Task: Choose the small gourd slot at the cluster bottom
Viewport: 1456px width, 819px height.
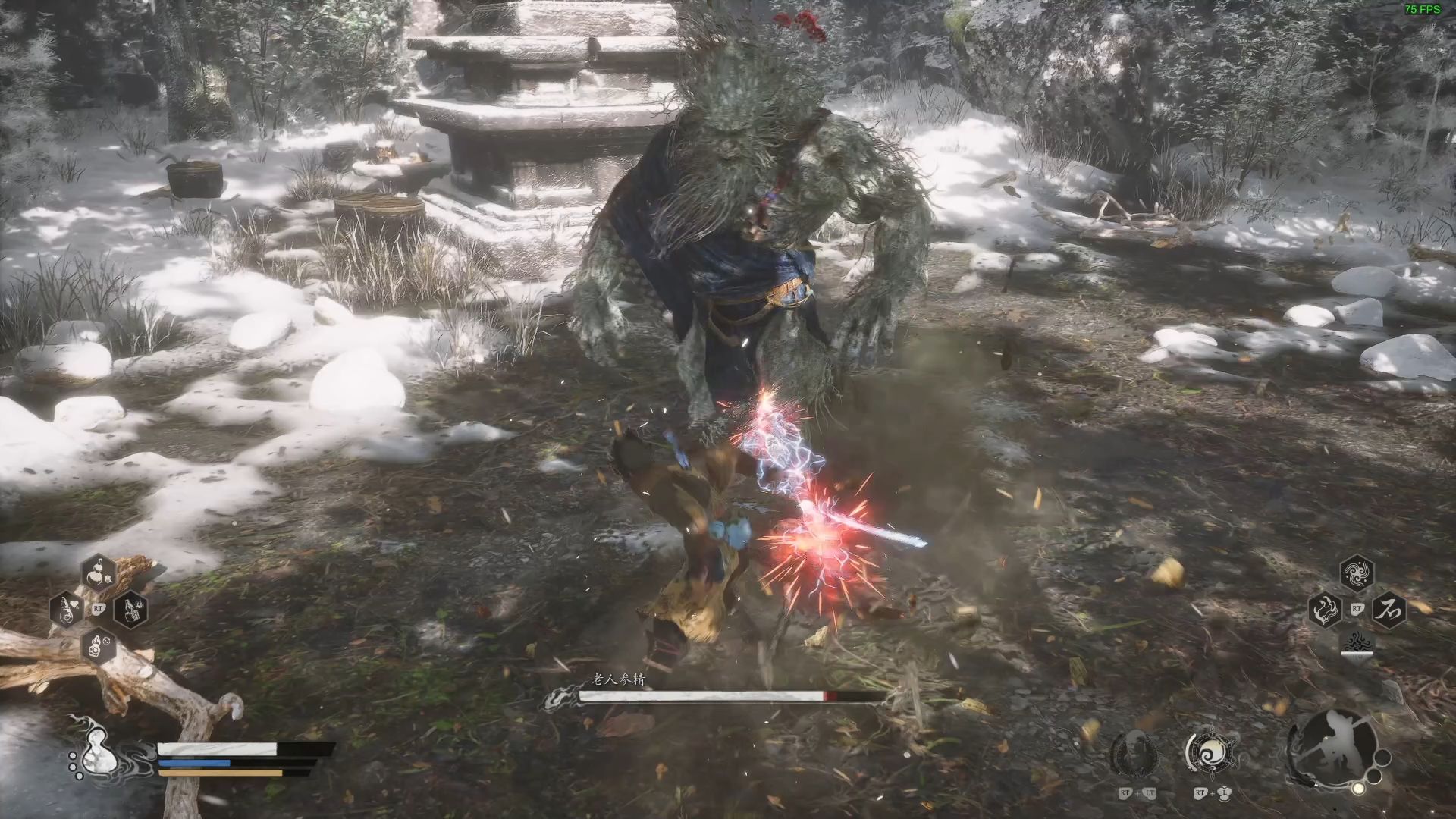Action: click(x=98, y=646)
